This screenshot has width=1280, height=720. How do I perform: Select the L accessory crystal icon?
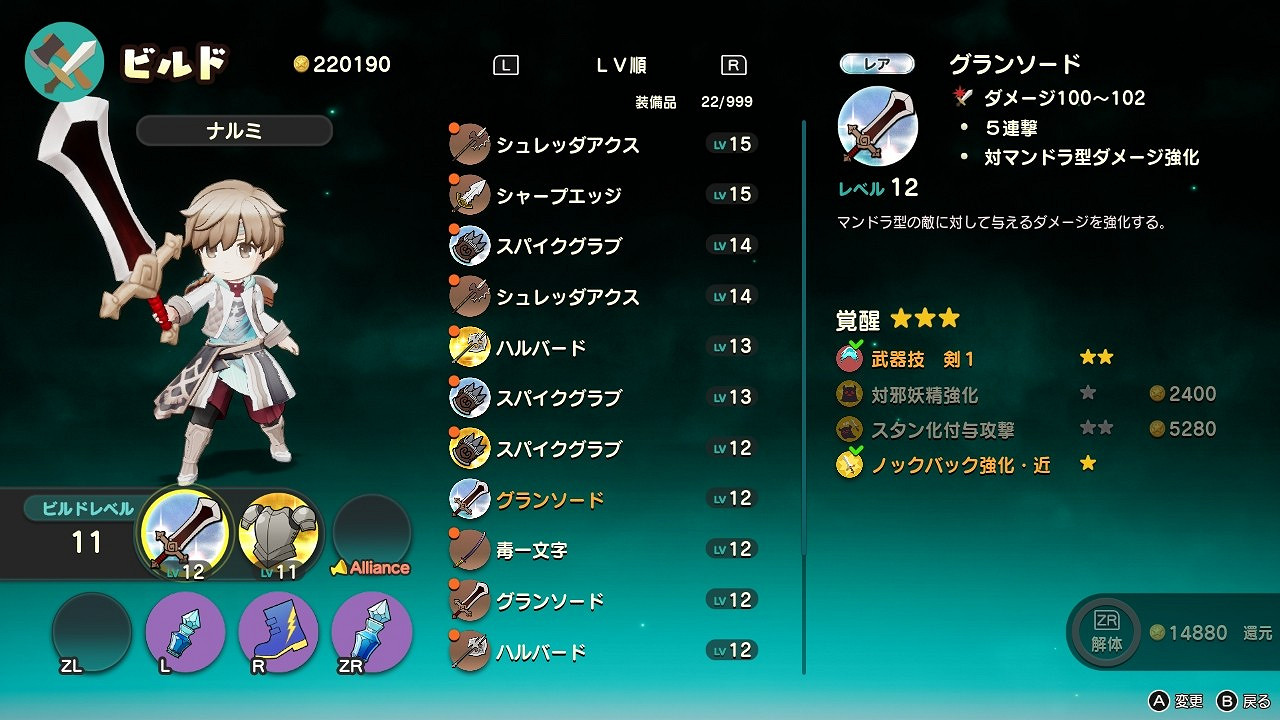tap(183, 630)
